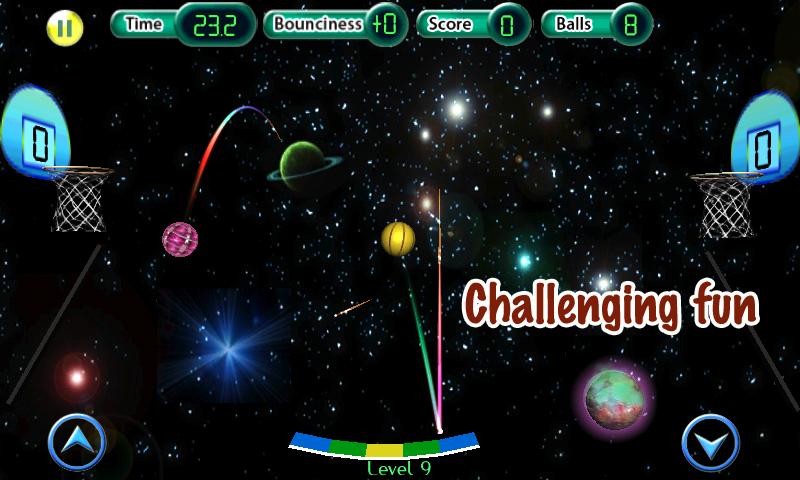Pause the game with the yellow button

coord(65,27)
